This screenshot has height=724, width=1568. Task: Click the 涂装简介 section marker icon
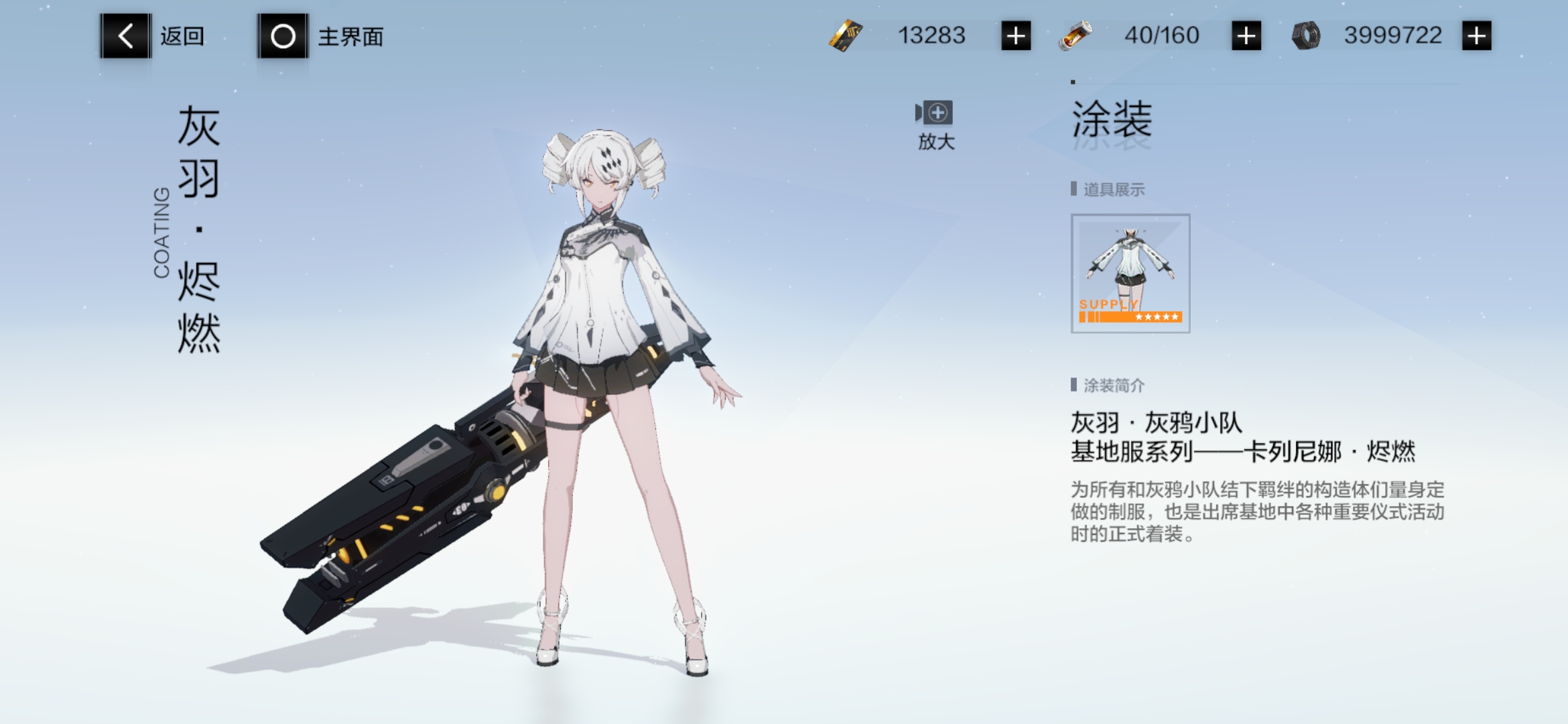click(x=1074, y=384)
